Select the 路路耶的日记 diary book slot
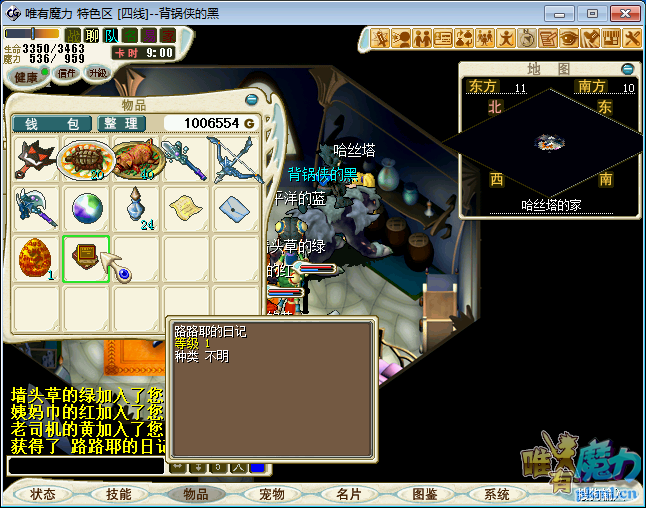Screen dimensions: 646x508 [x=86, y=259]
